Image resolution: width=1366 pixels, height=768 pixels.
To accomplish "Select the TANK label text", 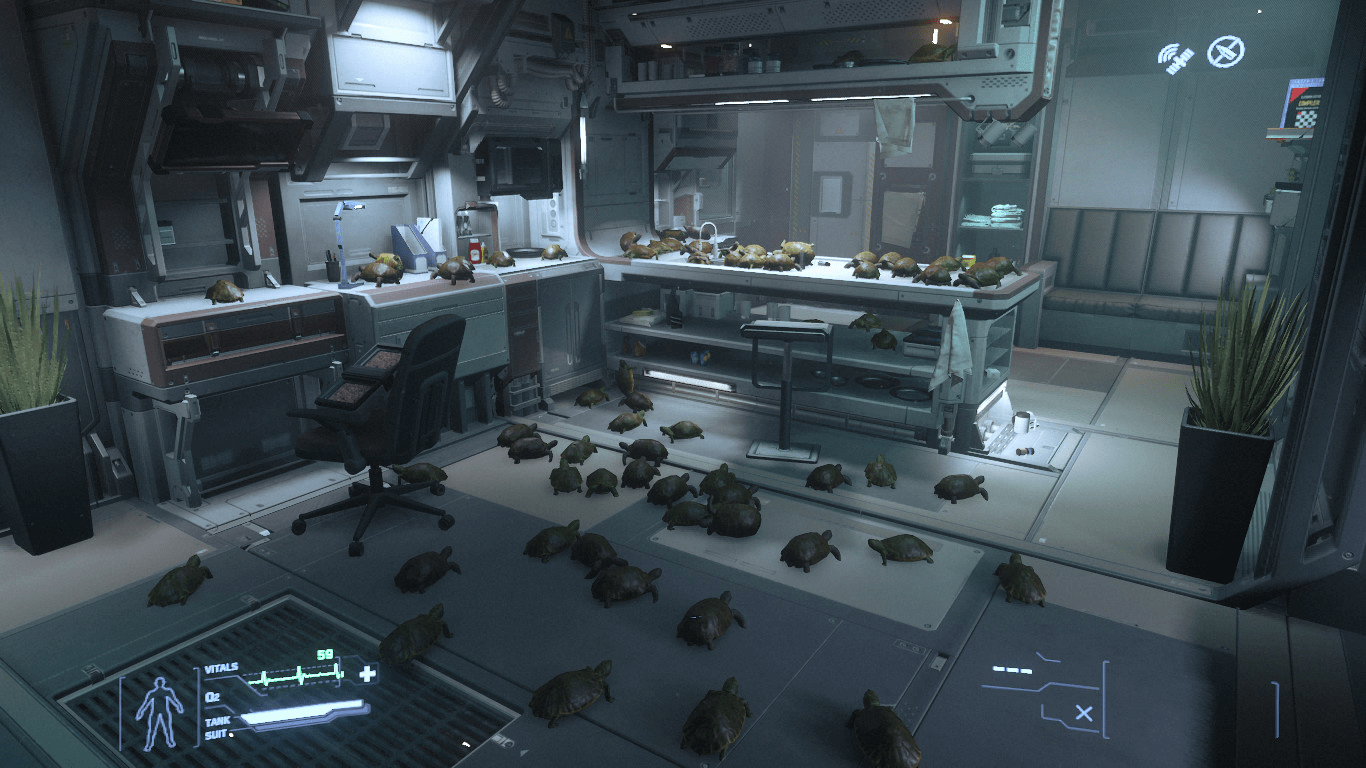I will pyautogui.click(x=218, y=720).
